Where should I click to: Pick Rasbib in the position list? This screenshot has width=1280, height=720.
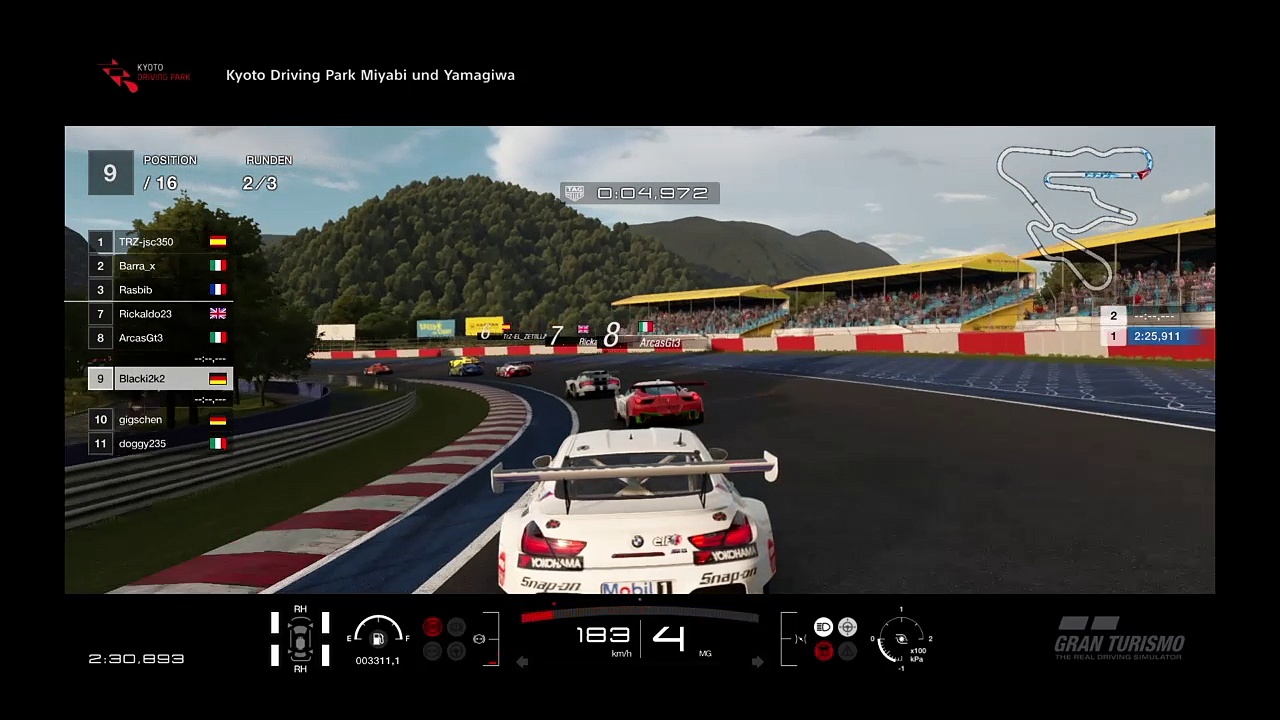click(x=160, y=290)
